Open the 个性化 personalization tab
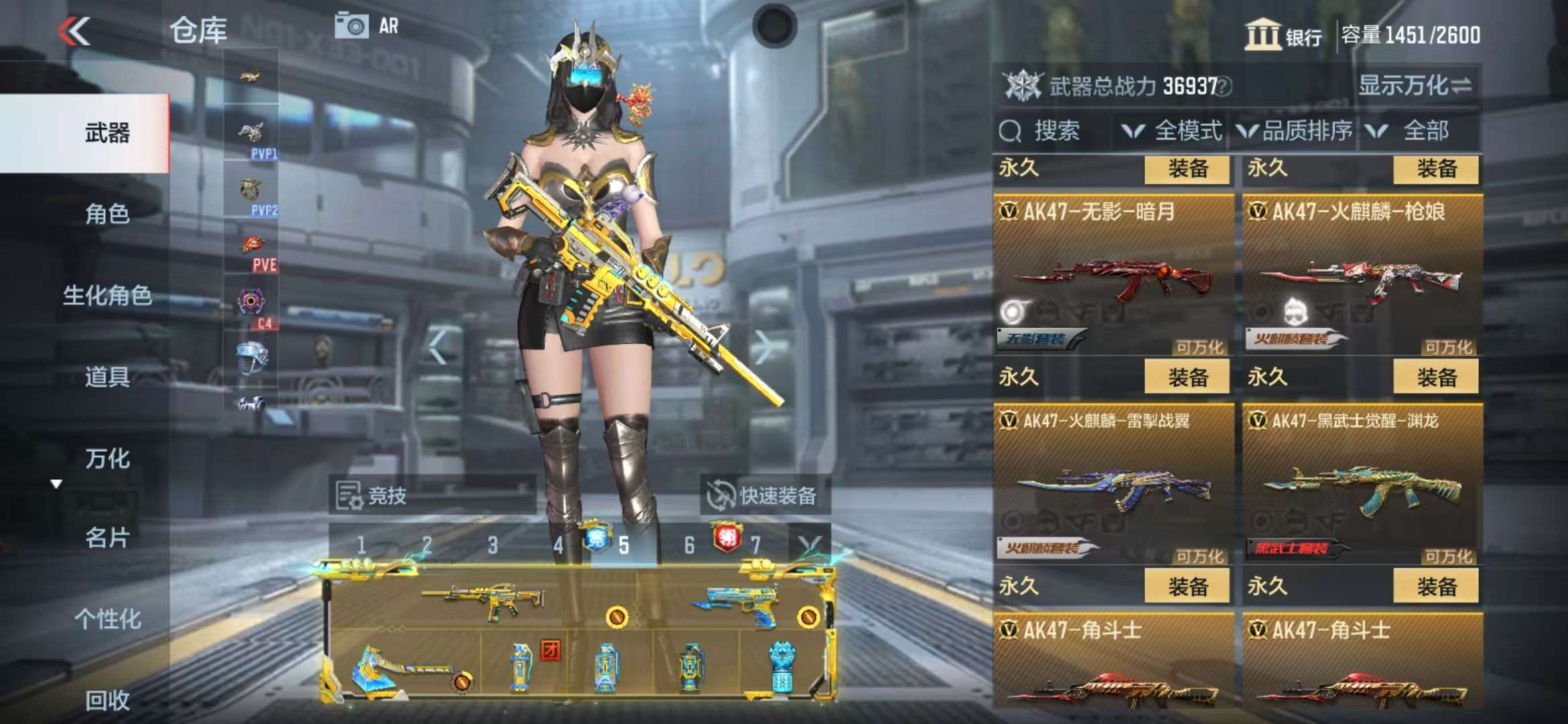Screen dimensions: 1568x724 pos(107,619)
